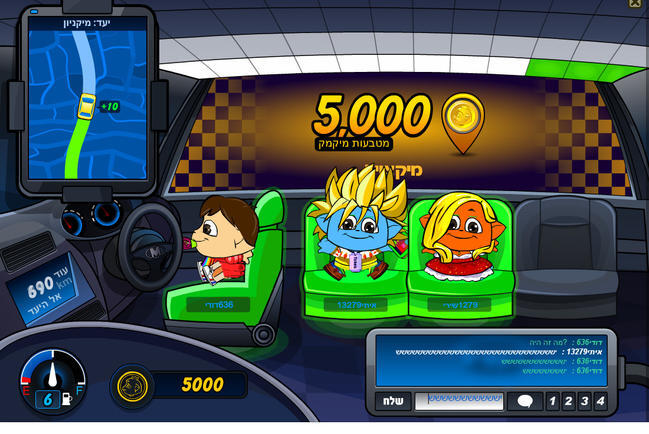The width and height of the screenshot is (649, 434).
Task: Select chat button number 1
Action: [x=552, y=401]
